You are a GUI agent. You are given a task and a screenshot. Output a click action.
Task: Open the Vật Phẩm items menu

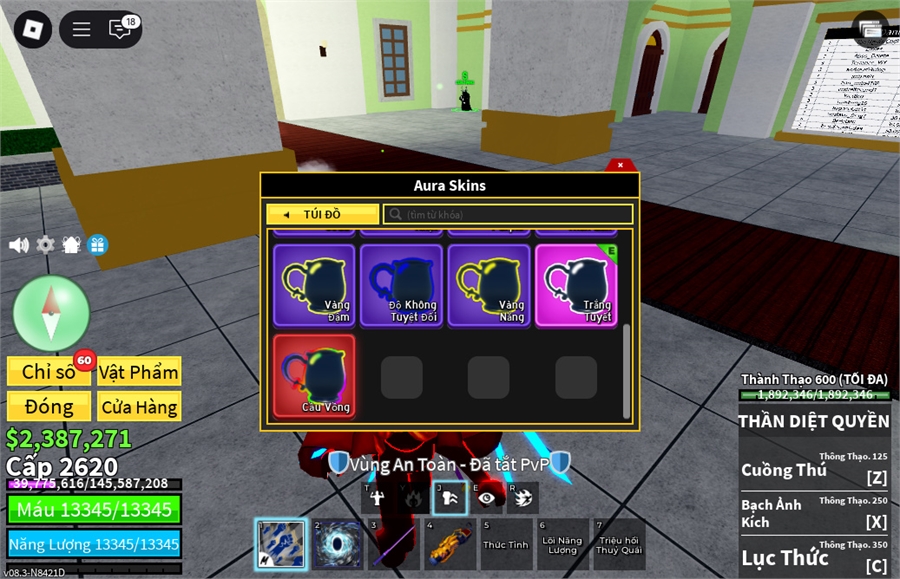tap(139, 372)
